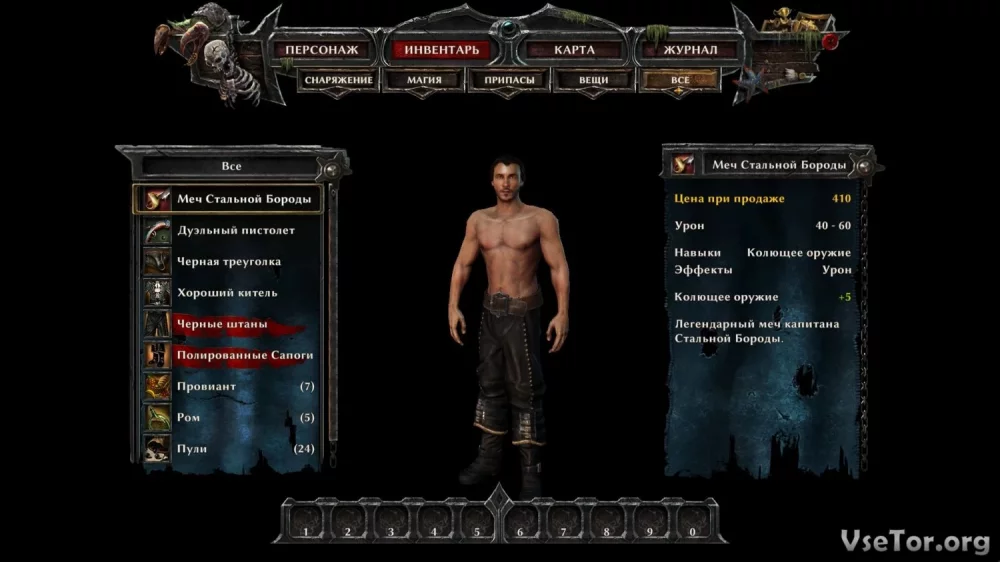This screenshot has width=1000, height=562.
Task: Select Меч Стальной Бороды in the list
Action: (244, 199)
